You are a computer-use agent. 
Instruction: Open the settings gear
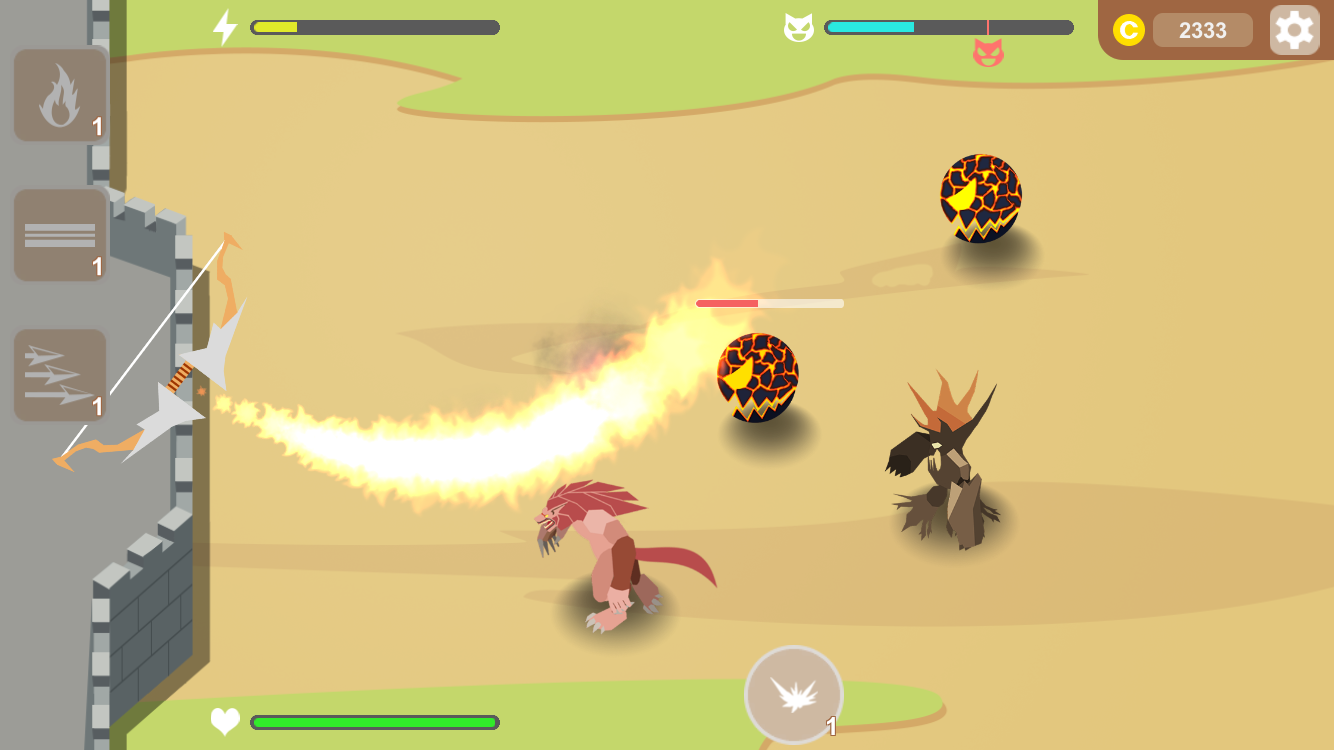point(1295,29)
